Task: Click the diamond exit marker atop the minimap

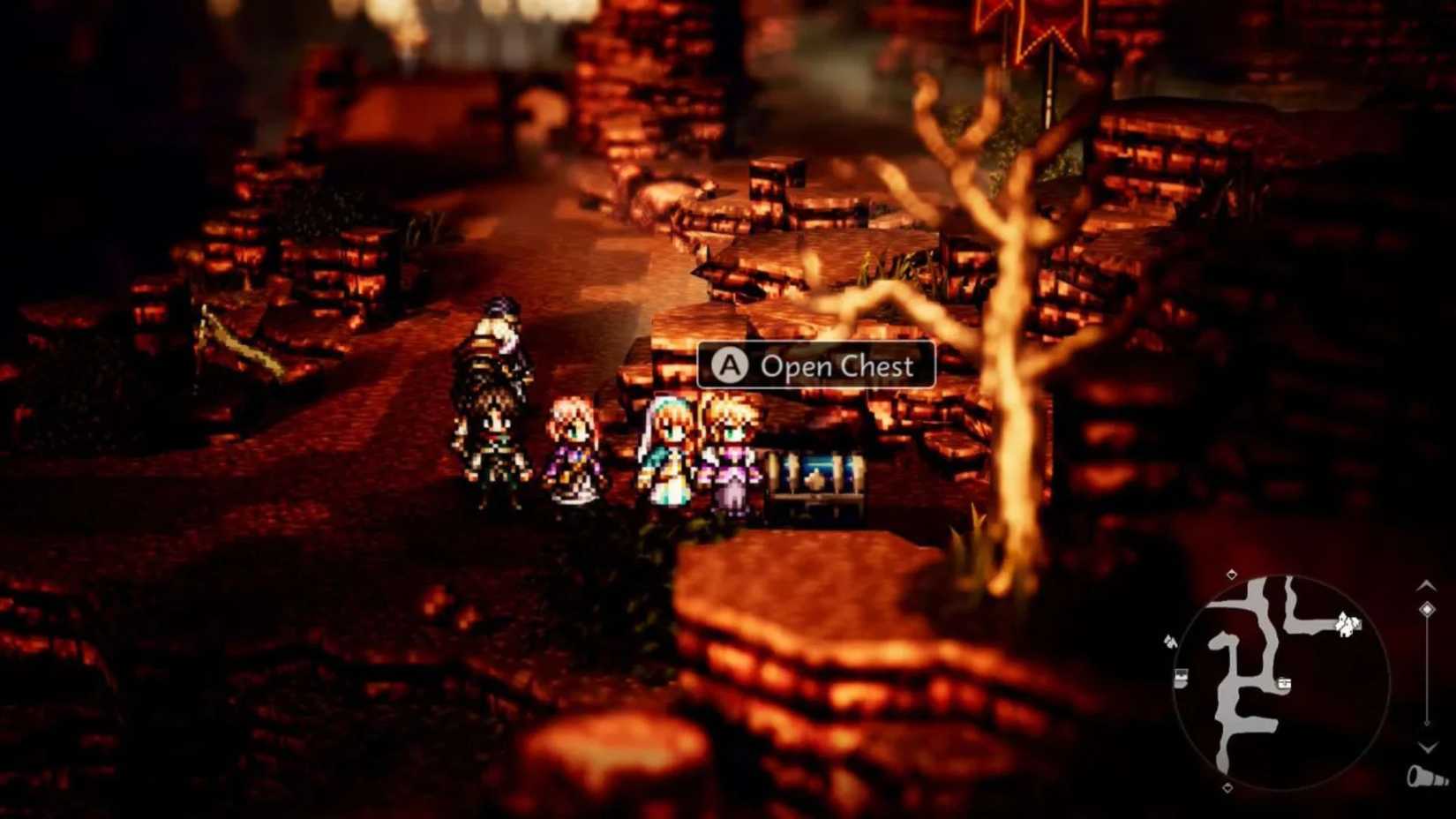Action: 1231,575
